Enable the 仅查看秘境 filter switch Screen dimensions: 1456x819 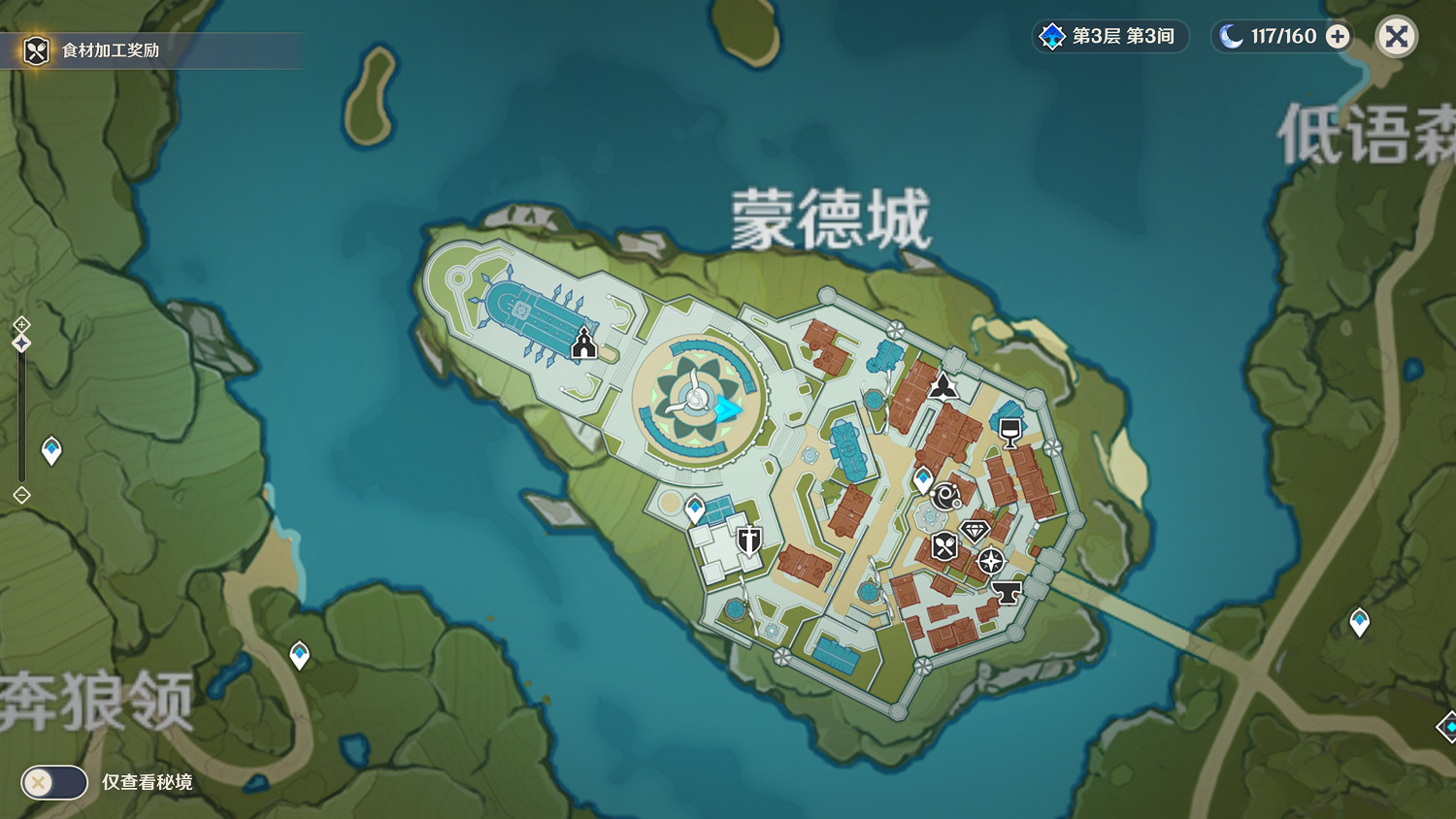(53, 782)
